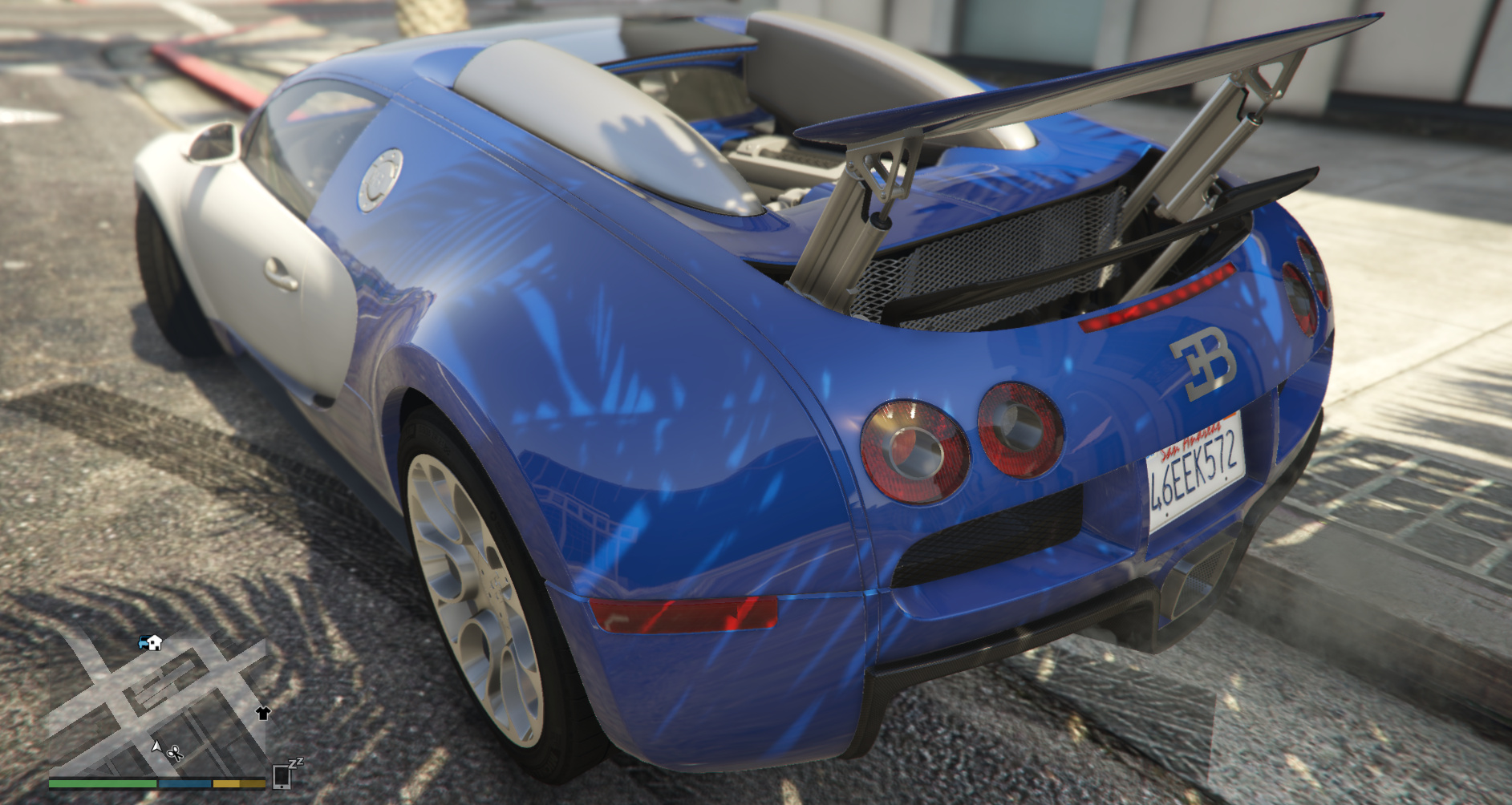Select the barber shop scissors marker

[175, 753]
